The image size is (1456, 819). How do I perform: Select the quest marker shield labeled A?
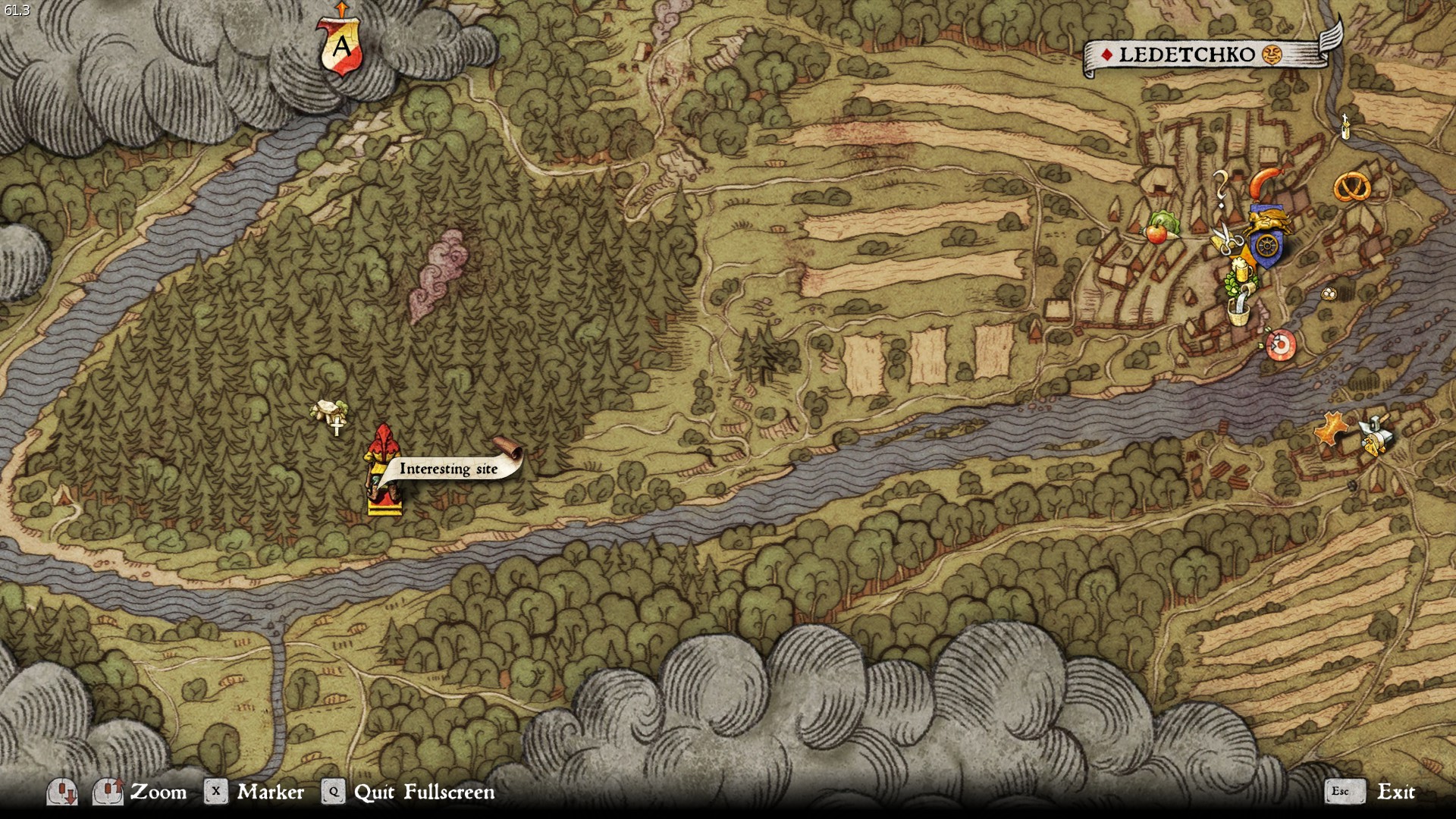point(340,47)
